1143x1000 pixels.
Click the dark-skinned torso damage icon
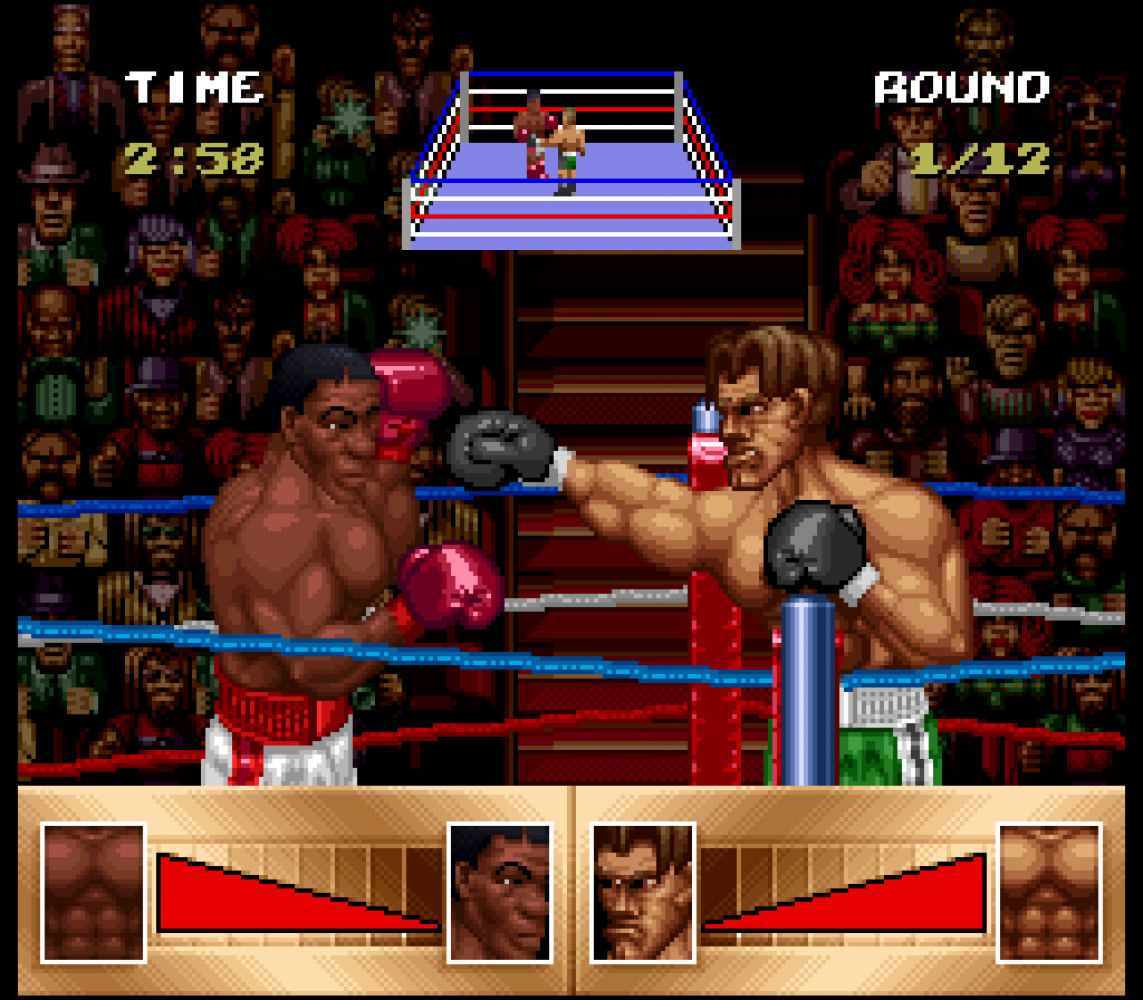[93, 892]
